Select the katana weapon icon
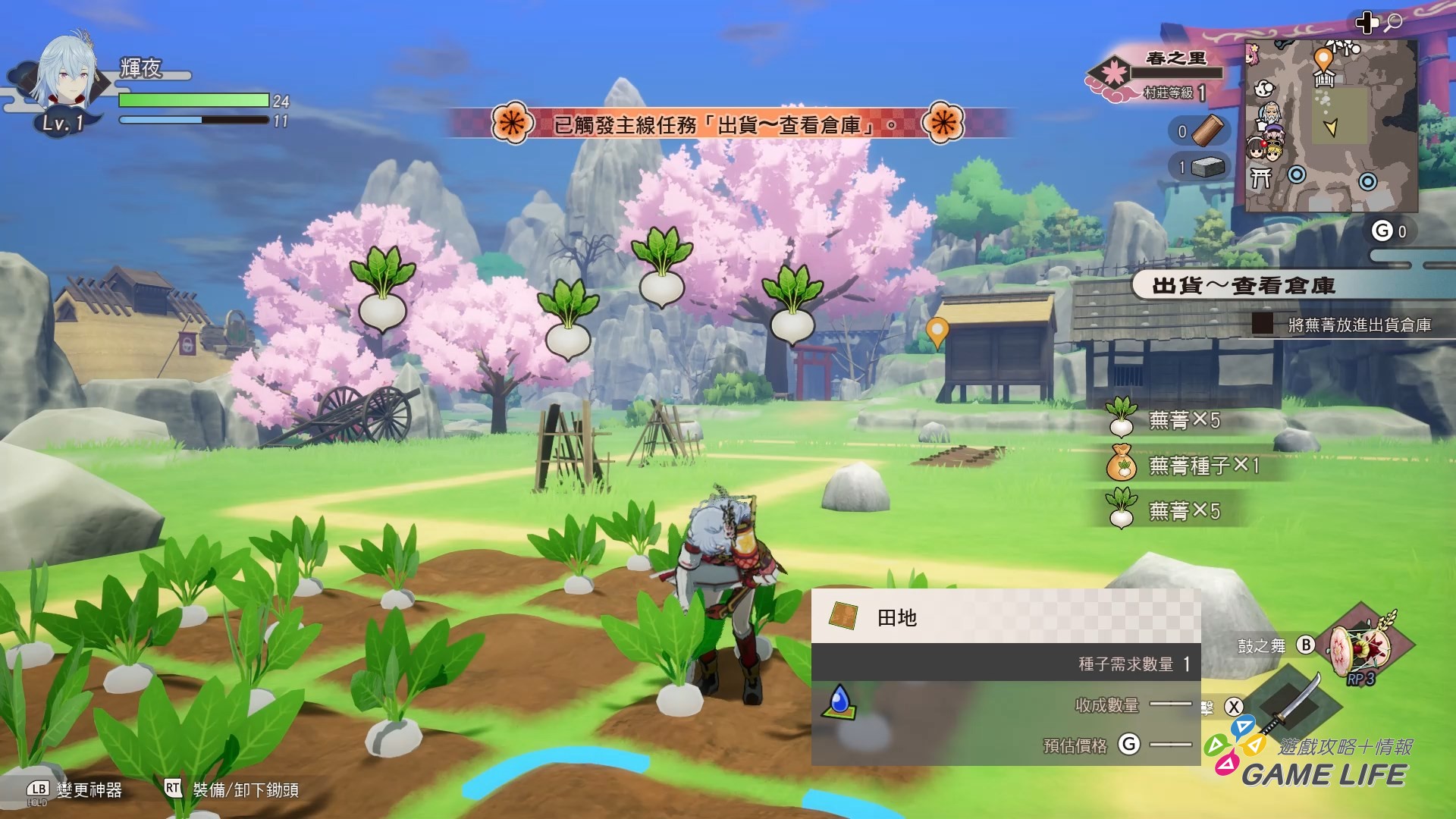The width and height of the screenshot is (1456, 819). pos(1288,705)
